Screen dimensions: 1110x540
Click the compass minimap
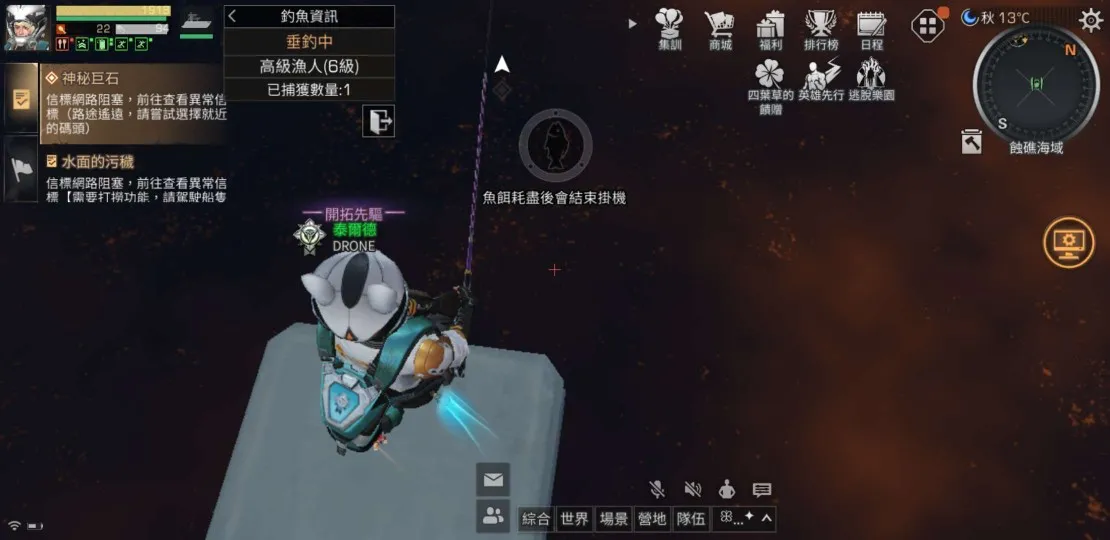pyautogui.click(x=1035, y=83)
